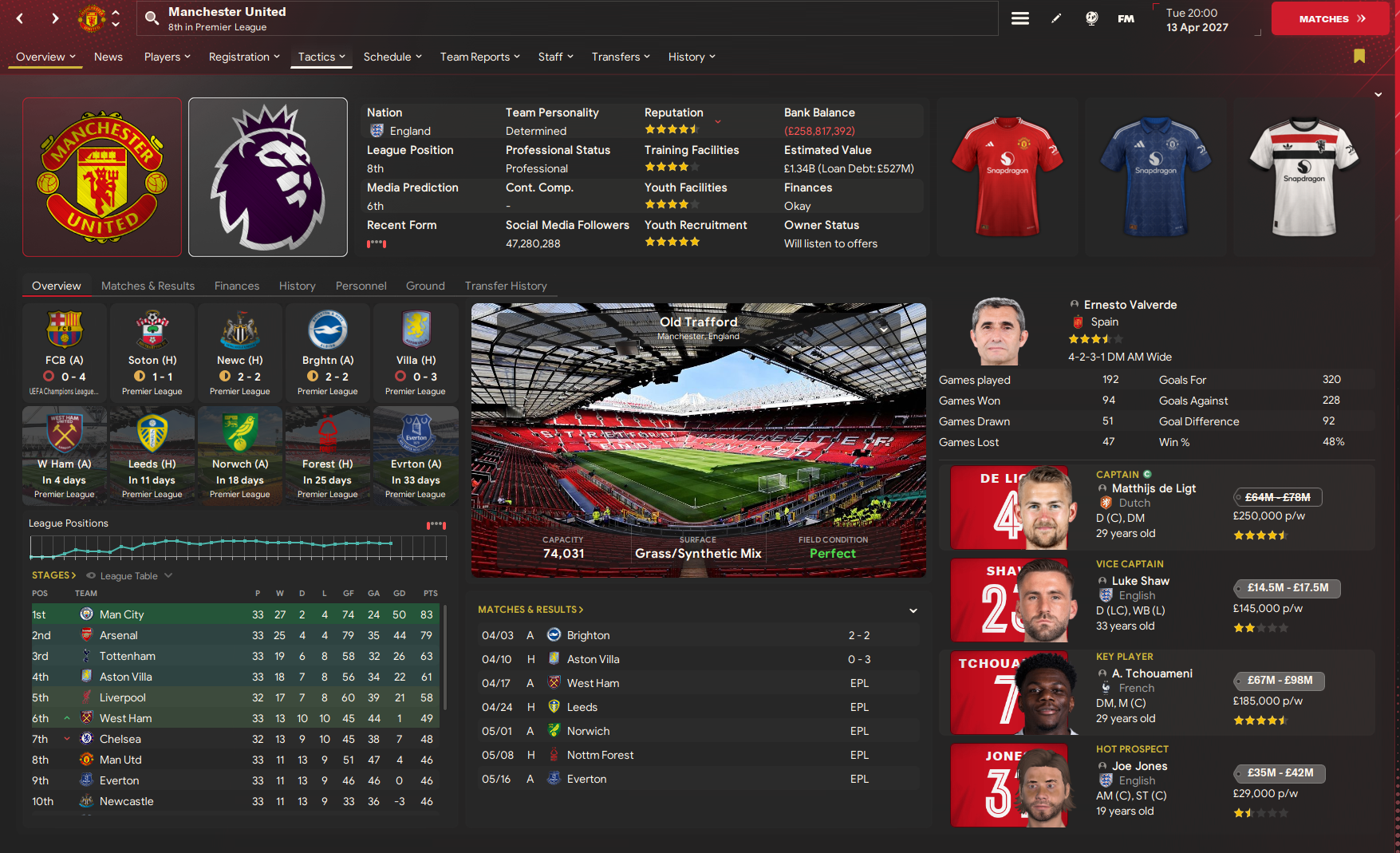Click the Reputation sort chevron
The width and height of the screenshot is (1400, 853).
click(x=718, y=121)
